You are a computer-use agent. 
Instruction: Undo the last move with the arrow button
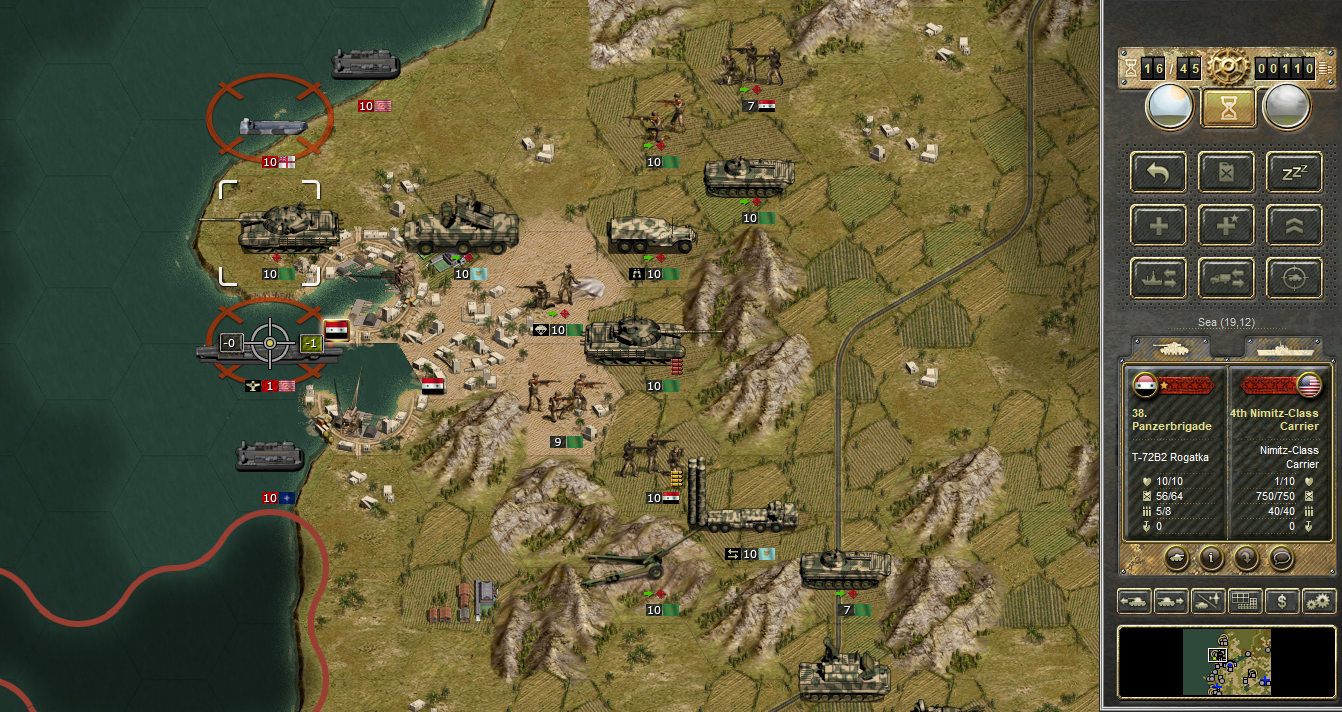pos(1159,172)
